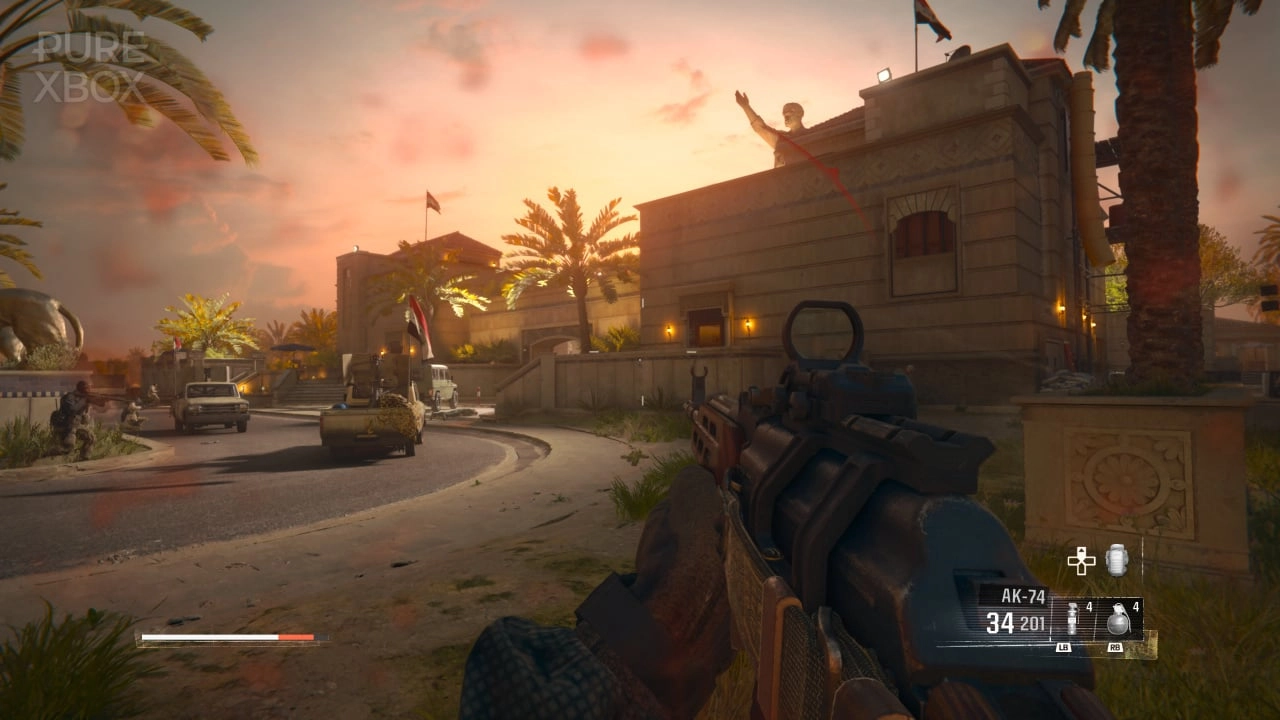
Task: Select the tactical equipment icon above LB
Action: tap(1072, 618)
